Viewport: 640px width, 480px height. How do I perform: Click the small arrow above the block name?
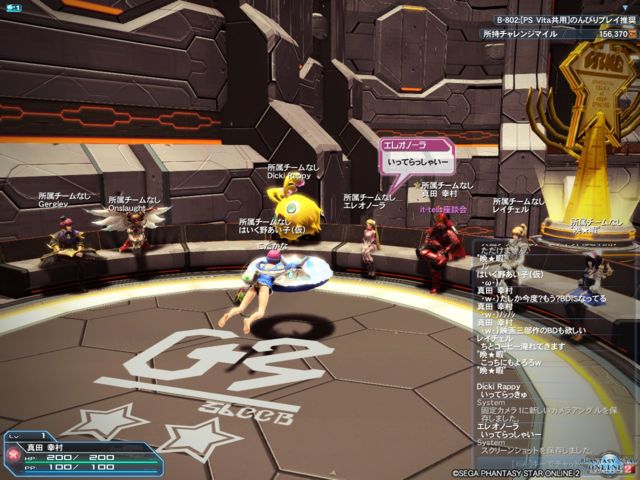tap(626, 6)
